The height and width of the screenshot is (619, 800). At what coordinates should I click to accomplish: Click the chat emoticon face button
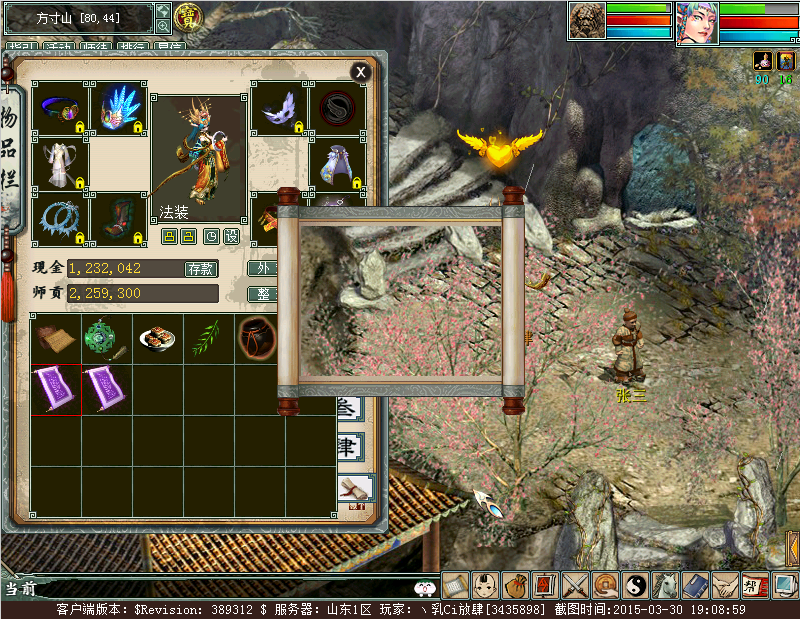click(424, 588)
